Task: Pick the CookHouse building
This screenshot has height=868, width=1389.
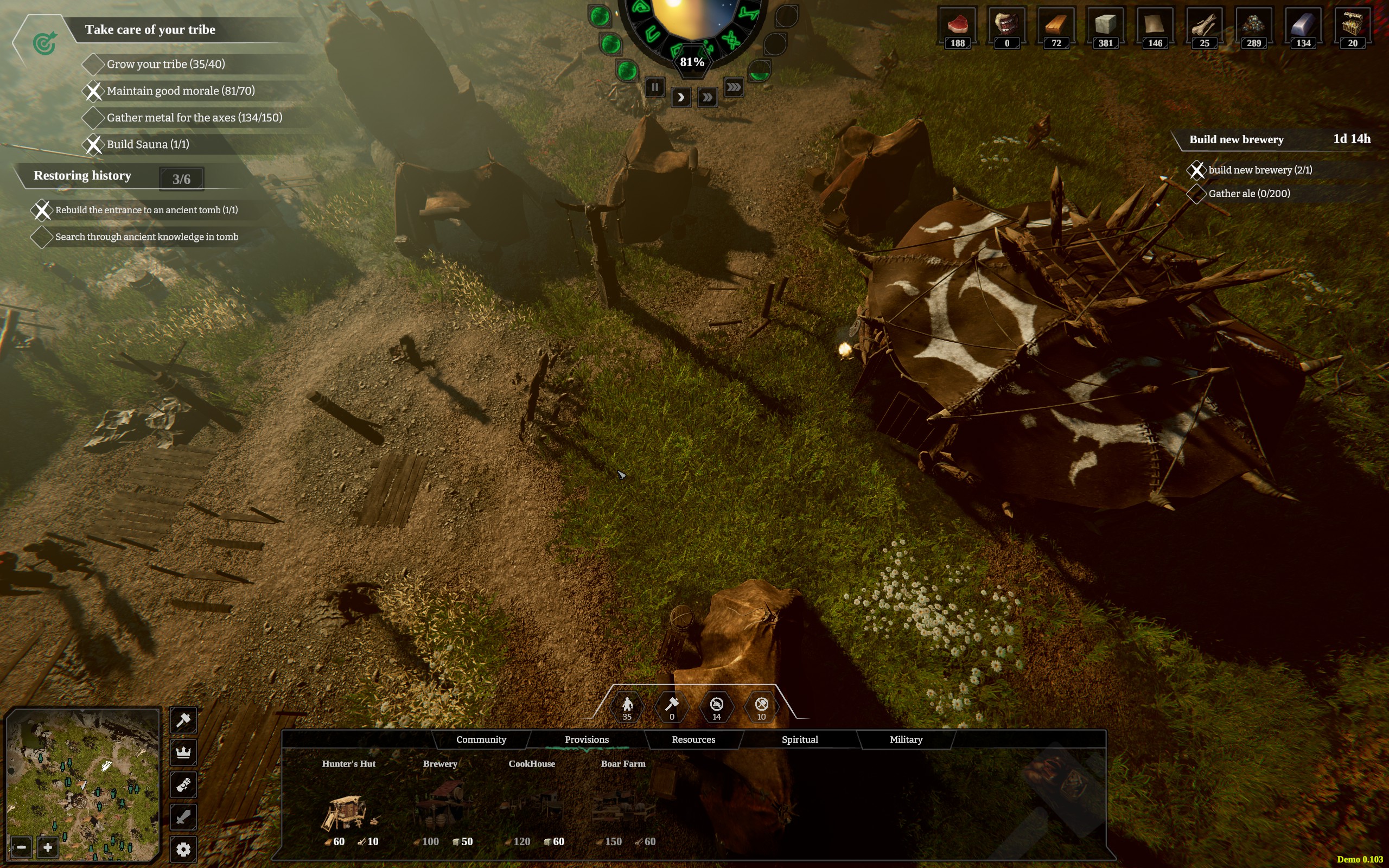Action: (x=532, y=806)
